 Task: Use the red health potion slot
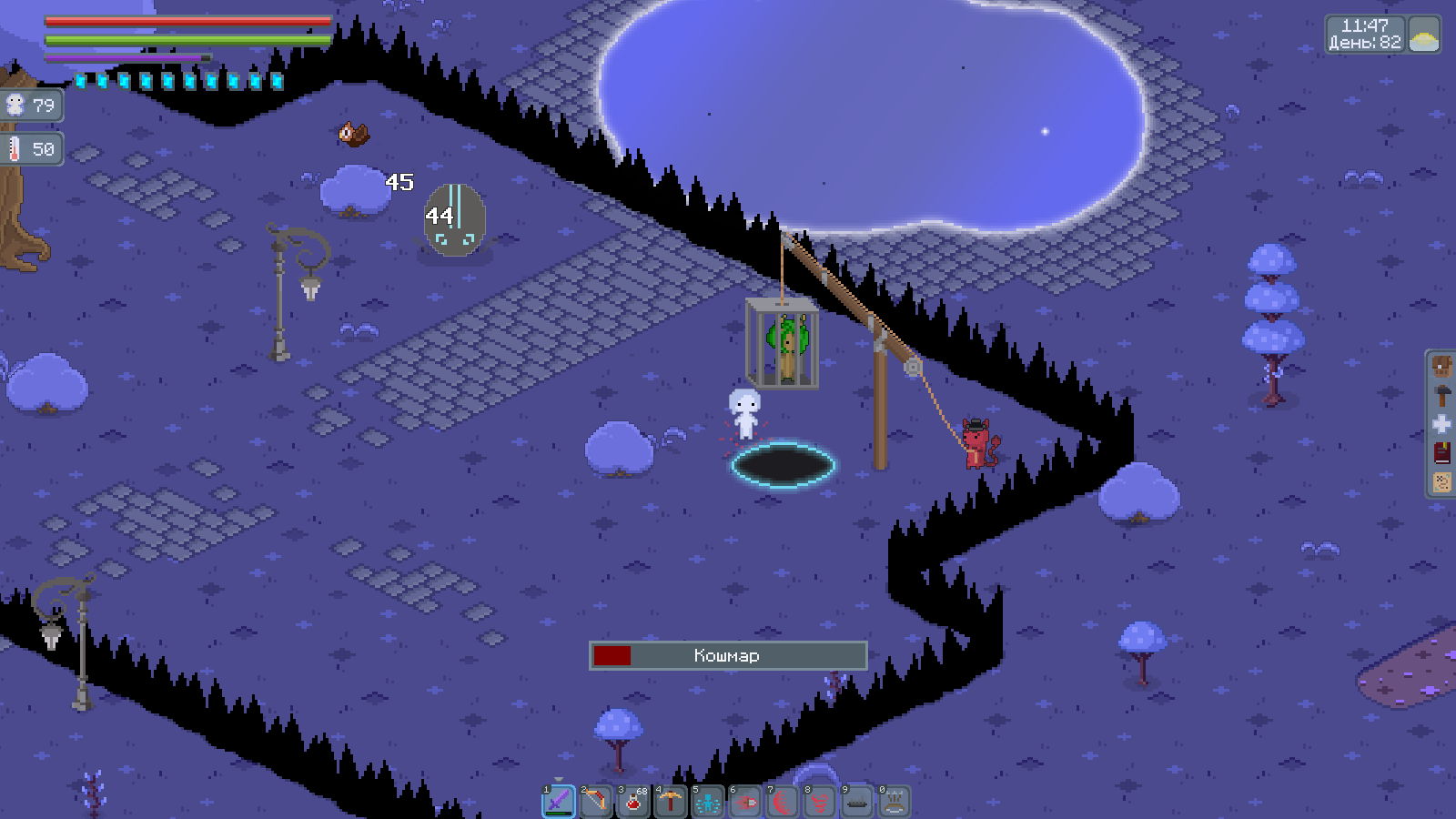click(x=633, y=802)
